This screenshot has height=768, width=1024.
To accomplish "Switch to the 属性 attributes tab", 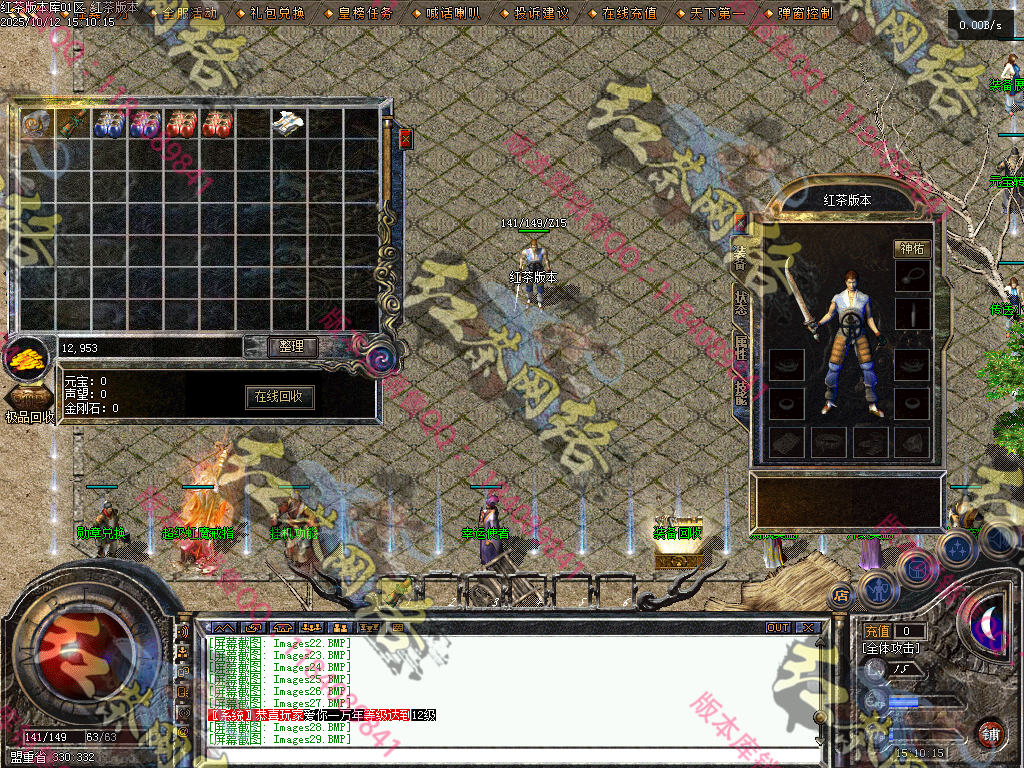I will coord(741,347).
